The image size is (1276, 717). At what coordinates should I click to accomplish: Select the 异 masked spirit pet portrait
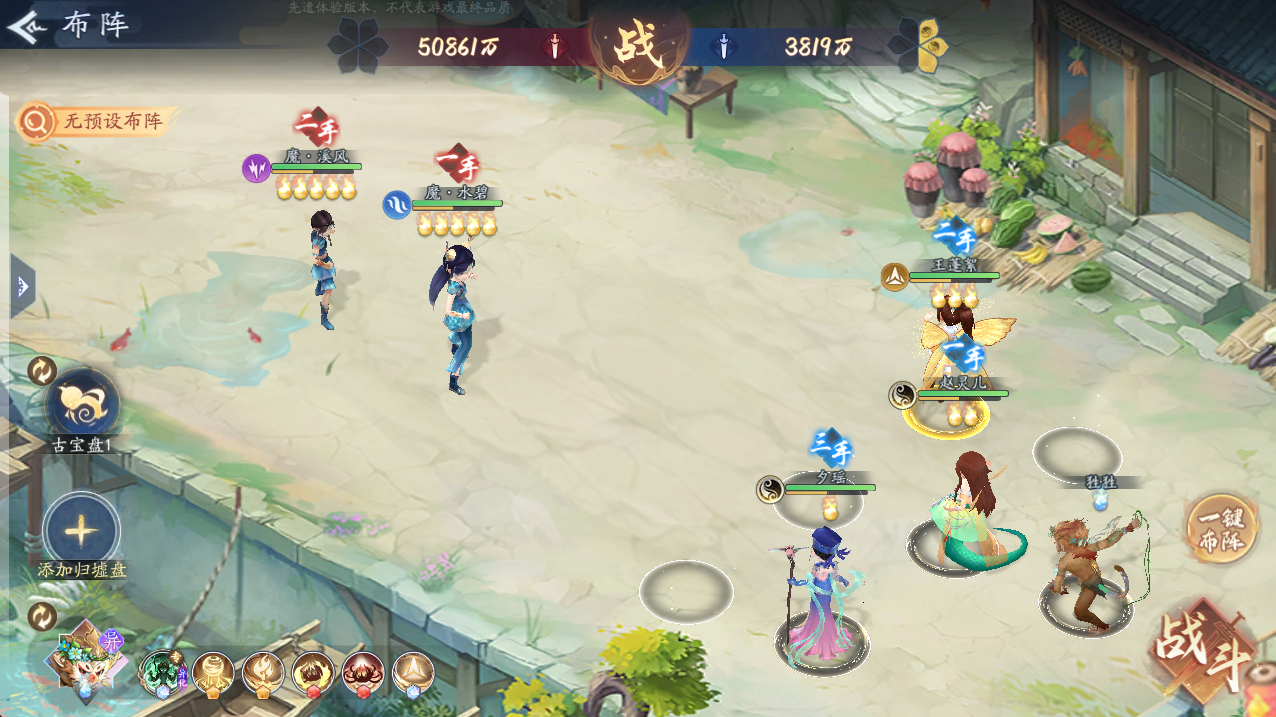click(86, 660)
